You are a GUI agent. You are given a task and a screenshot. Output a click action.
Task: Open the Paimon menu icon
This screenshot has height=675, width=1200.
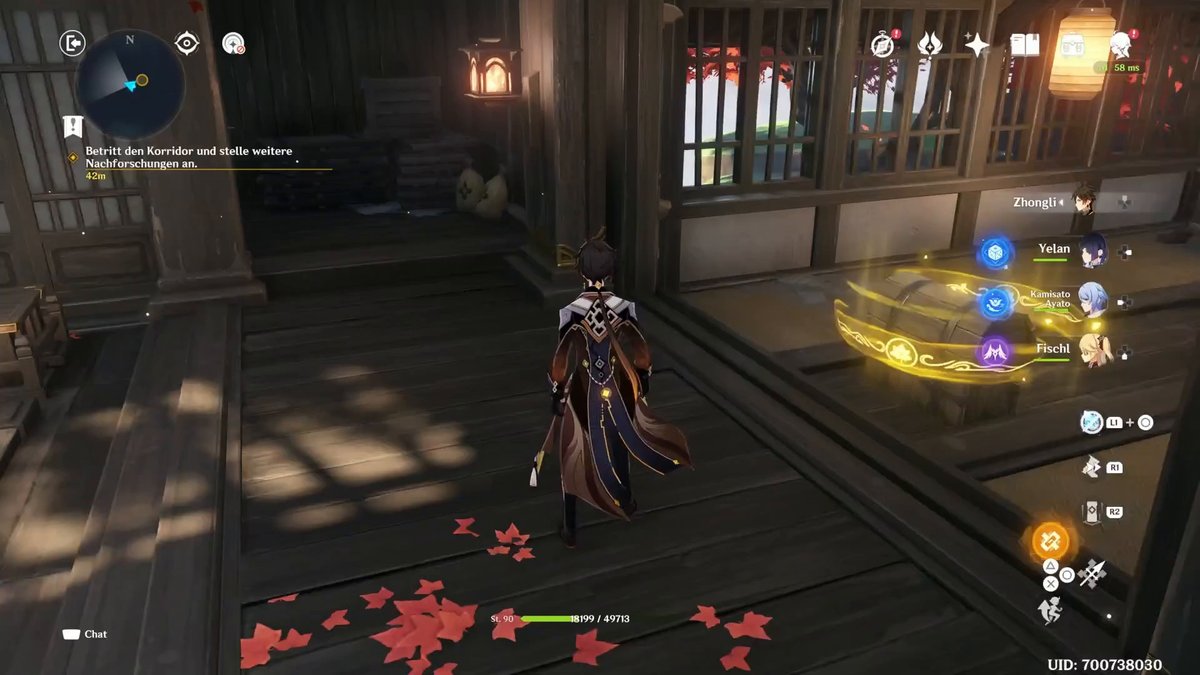[1121, 44]
